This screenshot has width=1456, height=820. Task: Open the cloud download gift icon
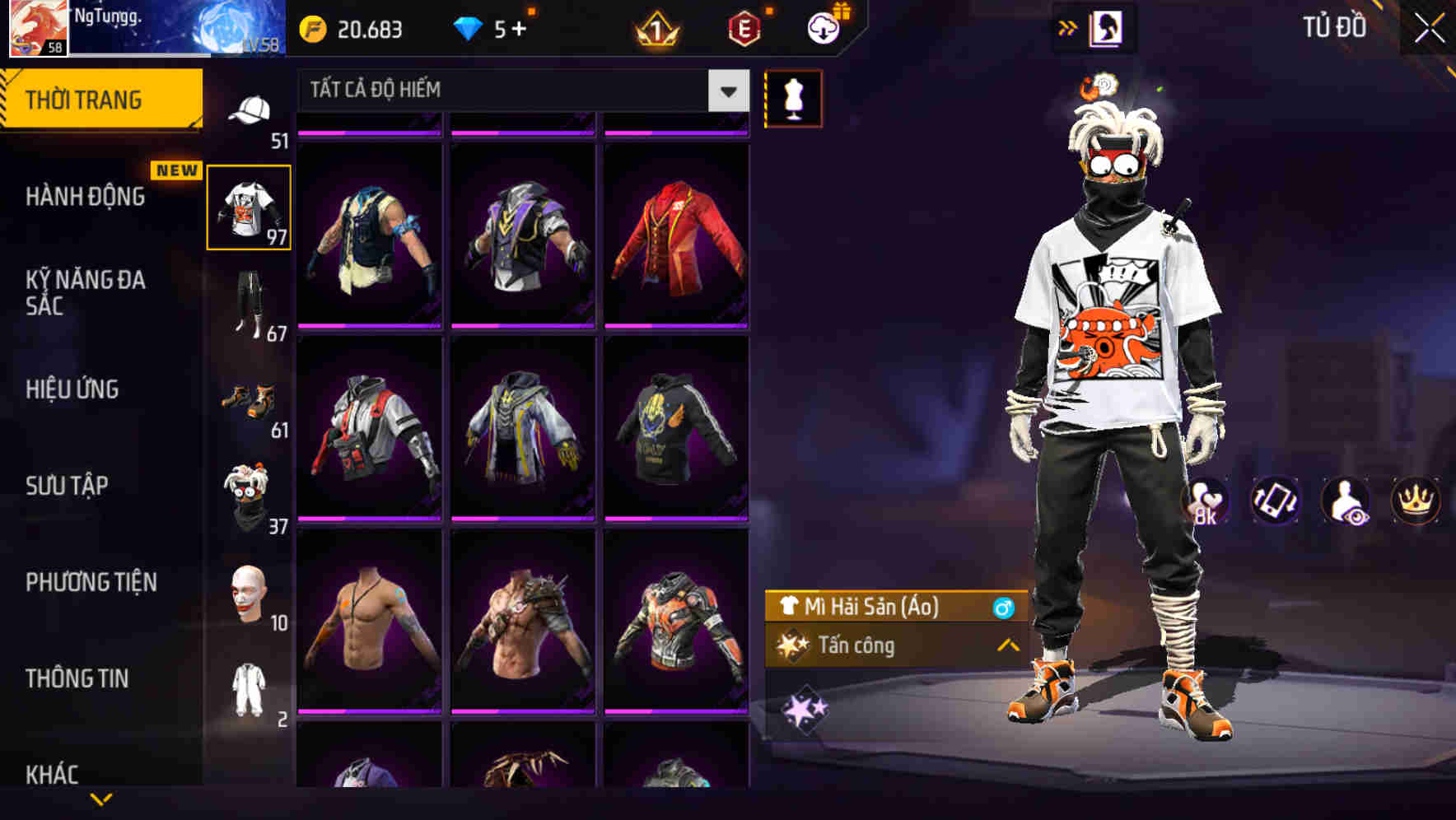point(823,28)
